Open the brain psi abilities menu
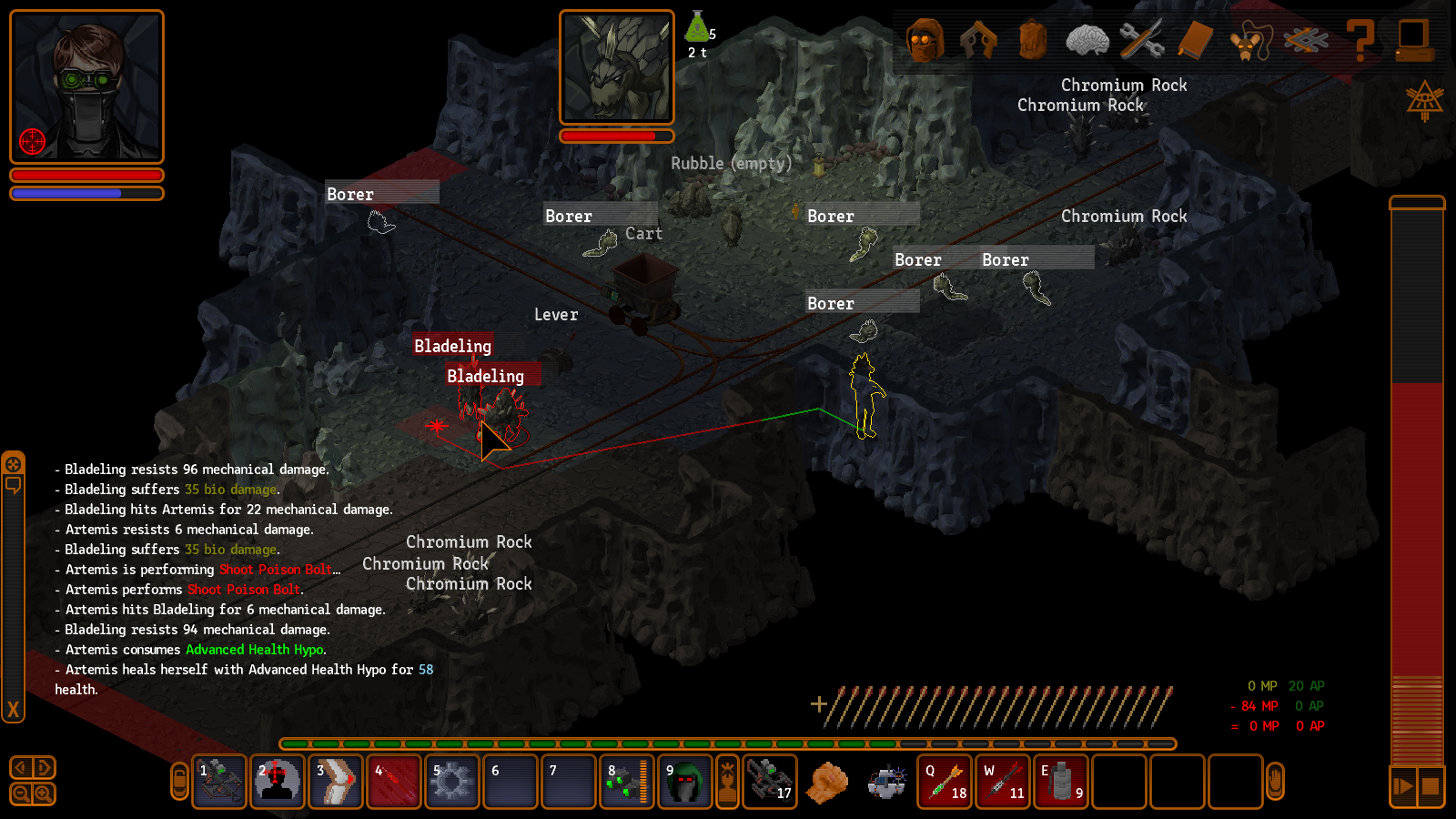The width and height of the screenshot is (1456, 819). pos(1087,41)
